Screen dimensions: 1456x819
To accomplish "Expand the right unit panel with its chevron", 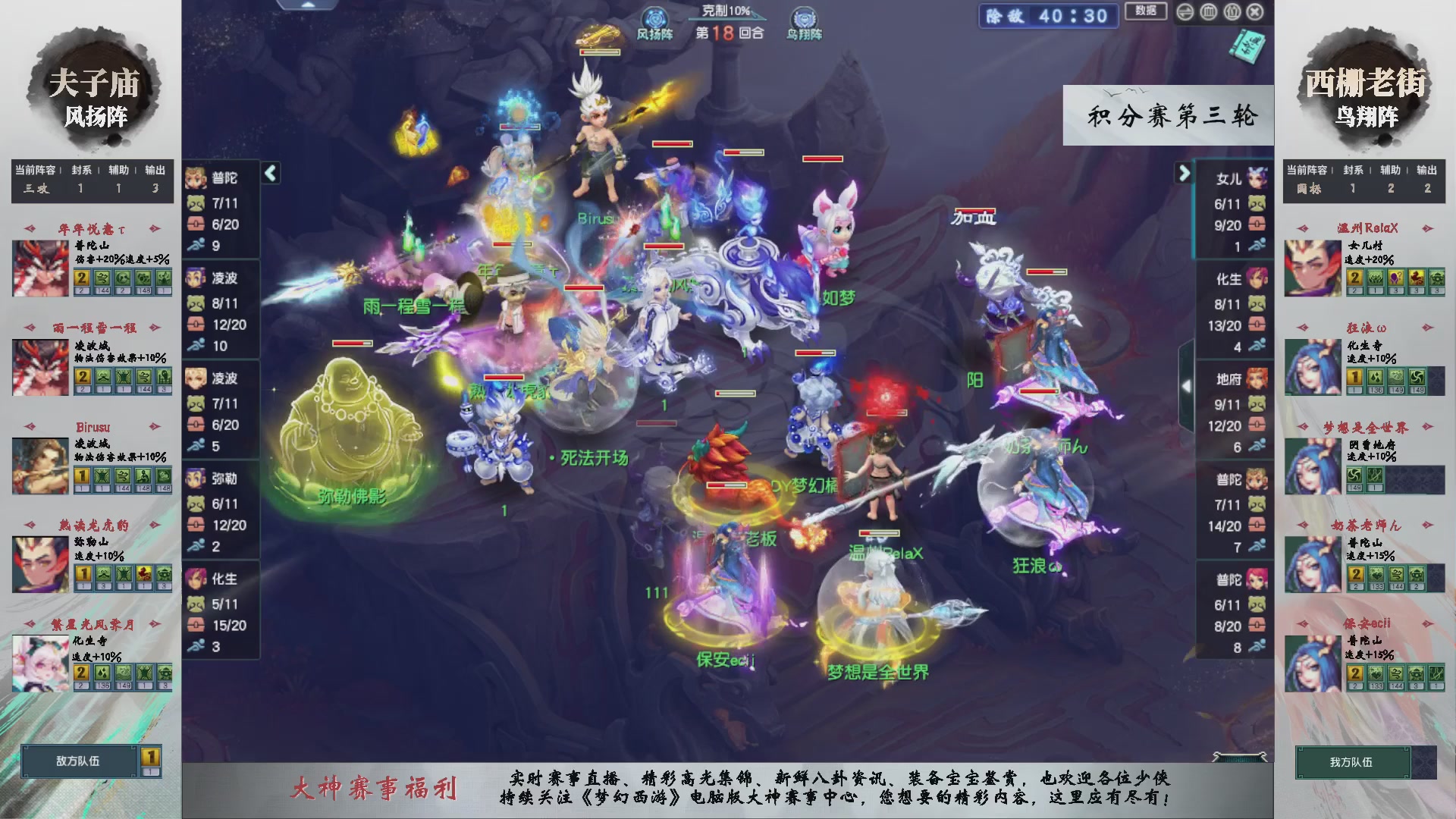I will click(x=1184, y=173).
